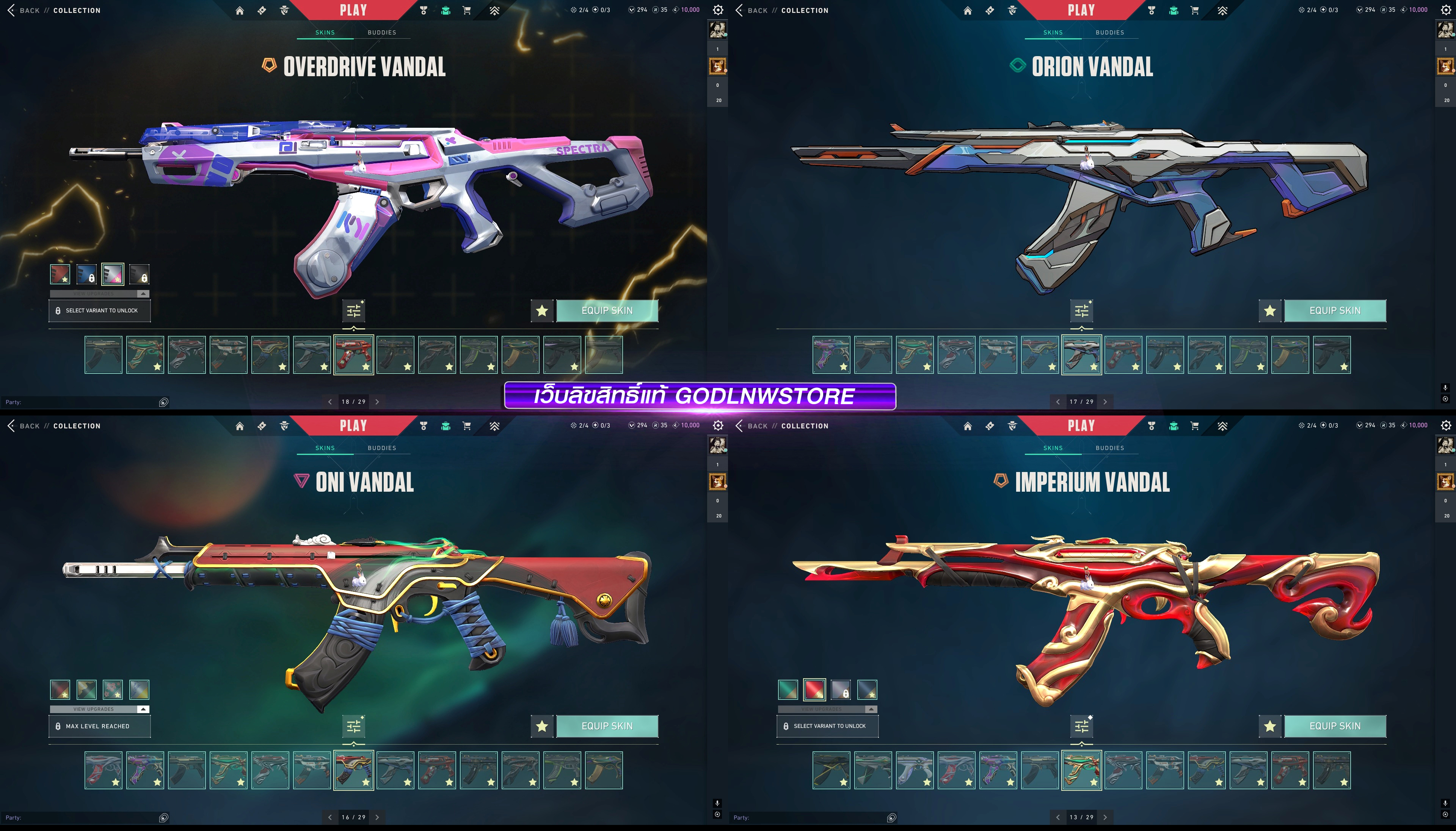Go to previous page before 13 / 29
This screenshot has width=1456, height=831.
click(1057, 817)
